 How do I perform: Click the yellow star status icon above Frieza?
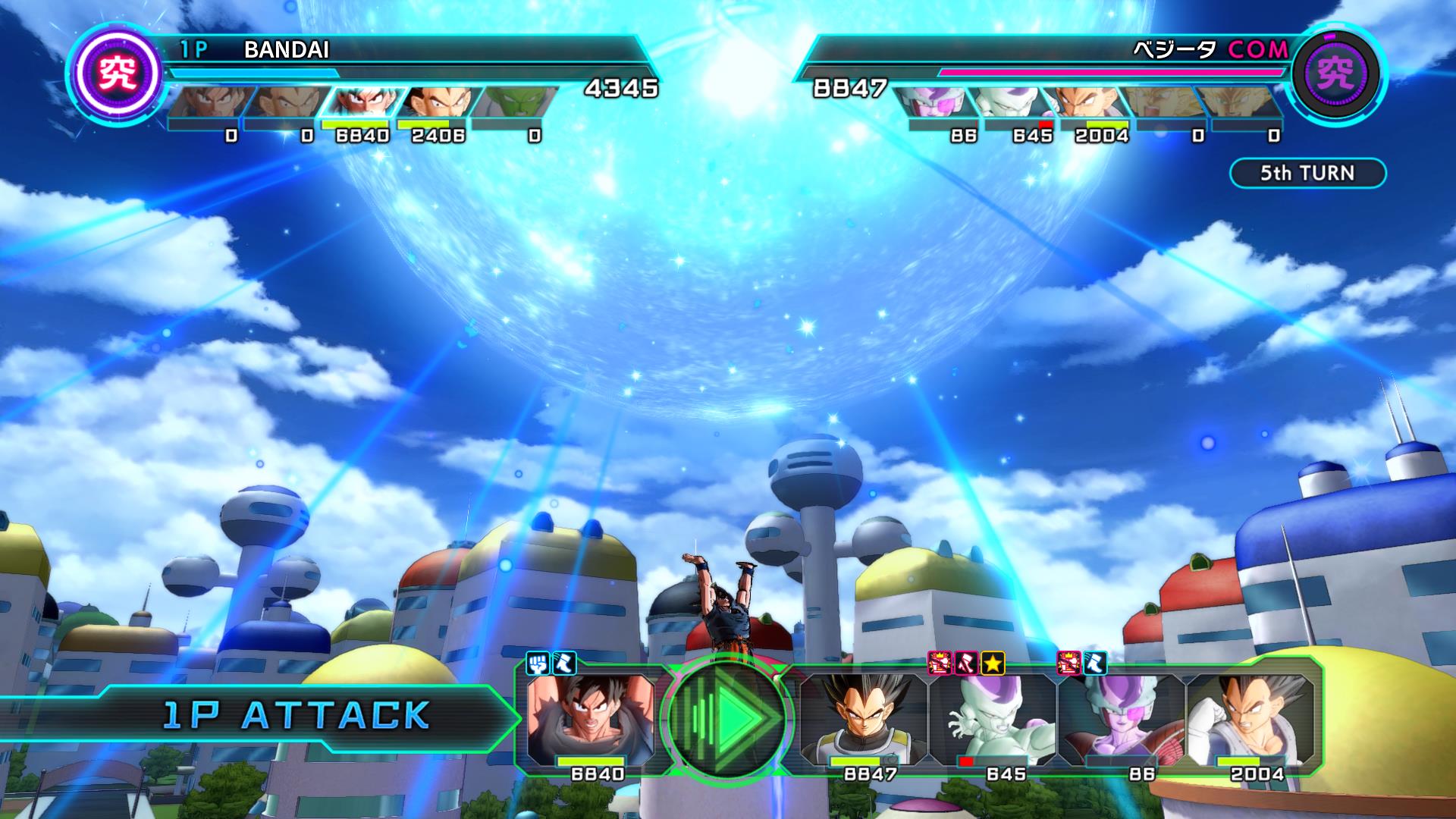pyautogui.click(x=993, y=664)
